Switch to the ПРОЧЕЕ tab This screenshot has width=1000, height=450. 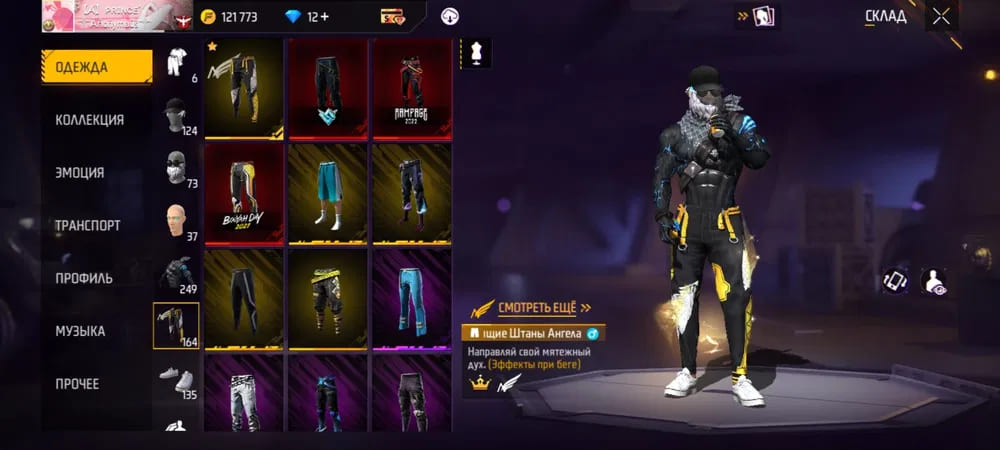coord(78,384)
